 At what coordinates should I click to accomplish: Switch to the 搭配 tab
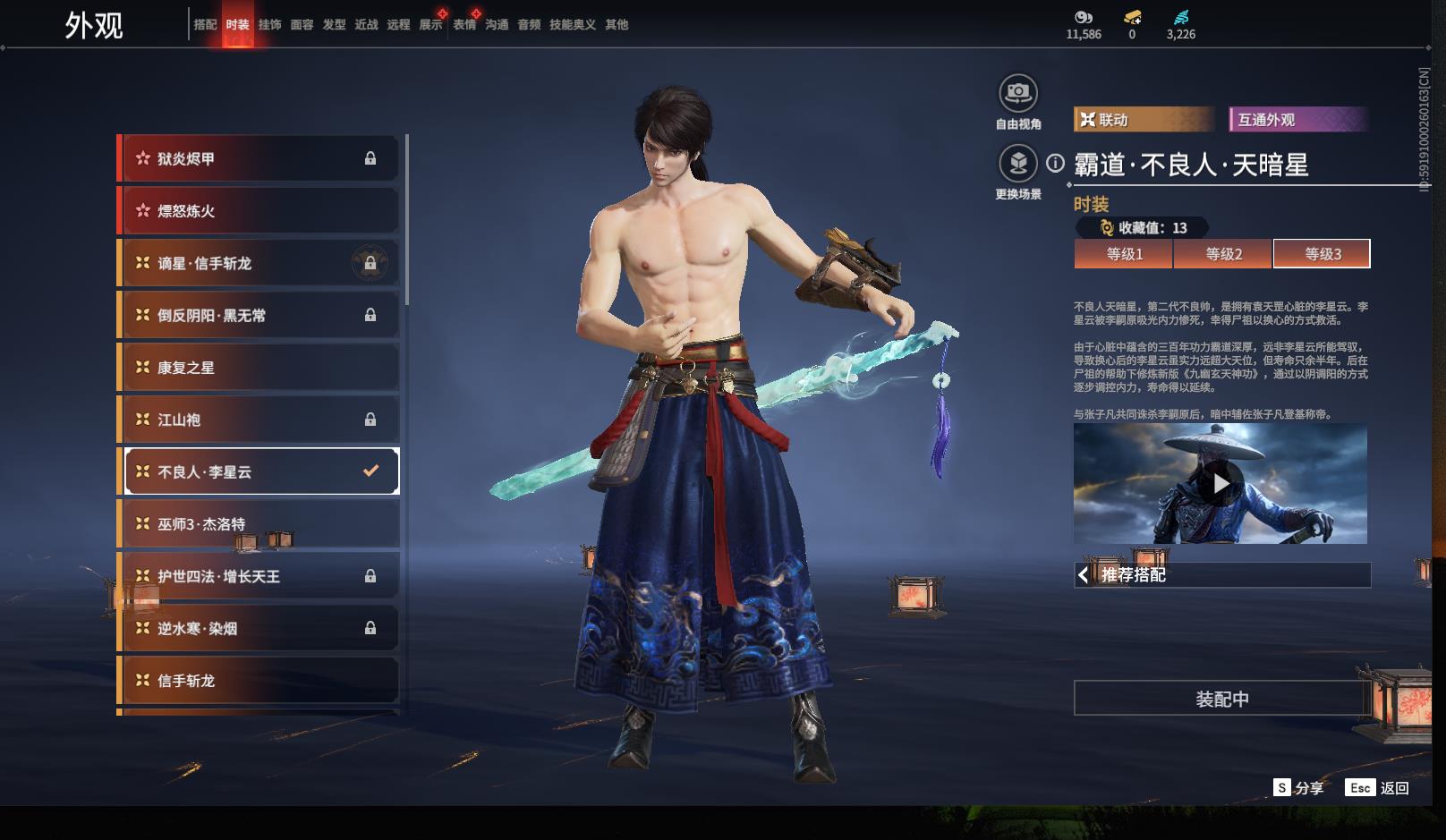205,25
